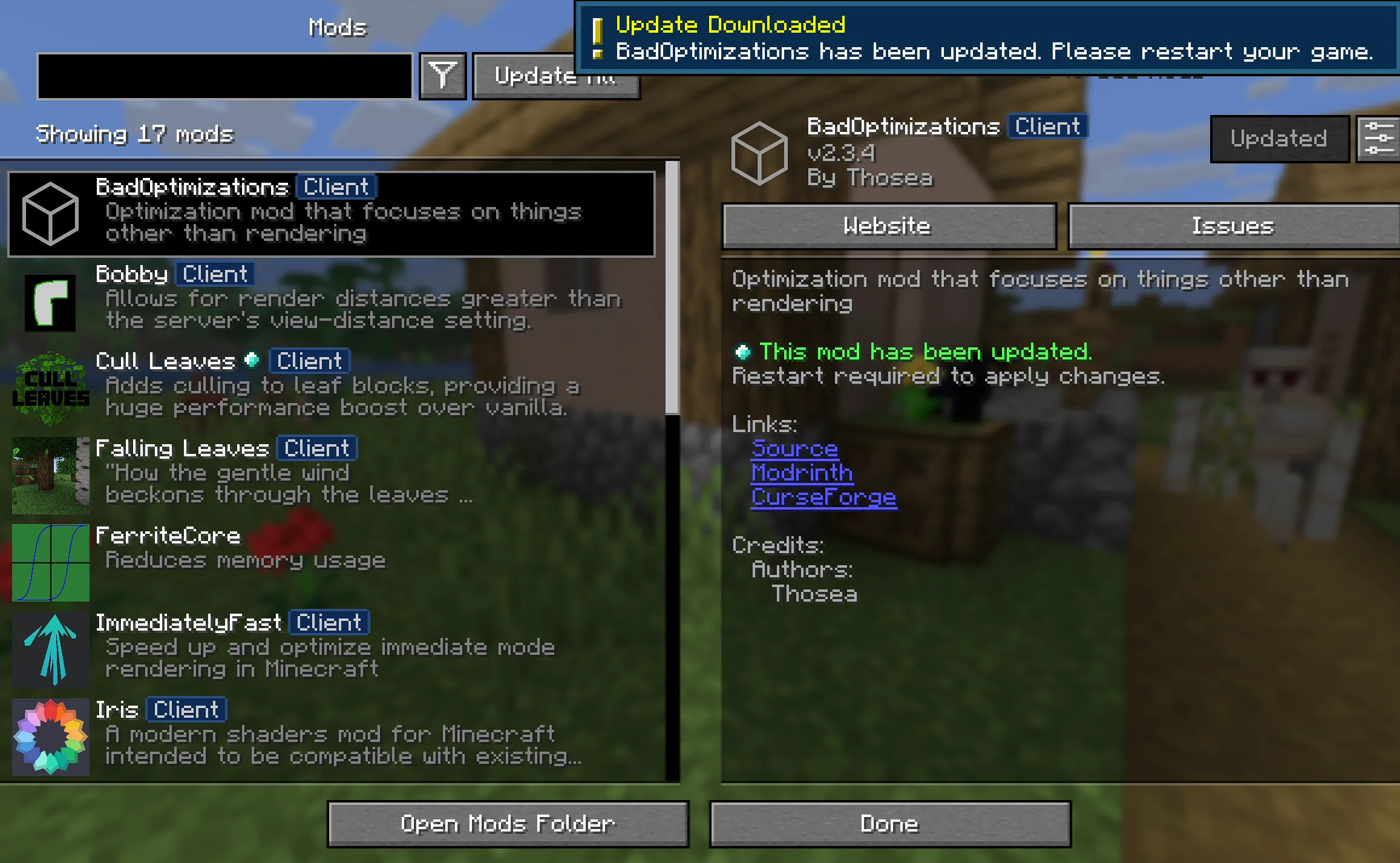1400x863 pixels.
Task: Click the ImmediatelyFast arrow icon
Action: coord(50,649)
